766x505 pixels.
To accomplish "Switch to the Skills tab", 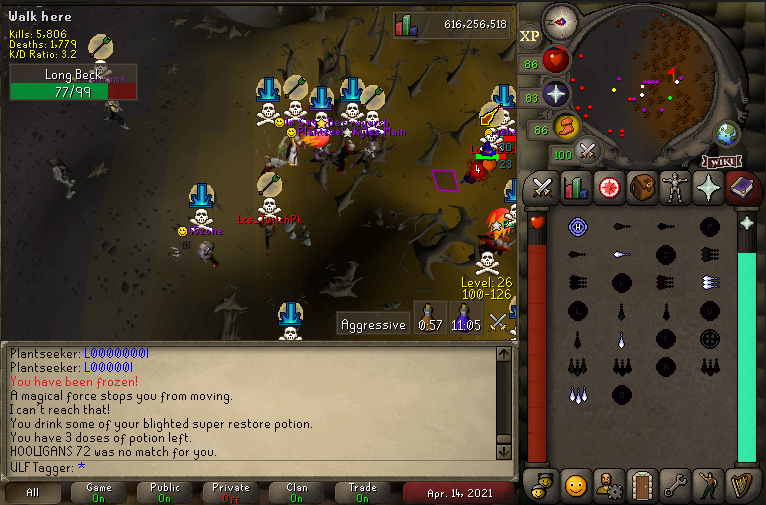I will coord(575,187).
